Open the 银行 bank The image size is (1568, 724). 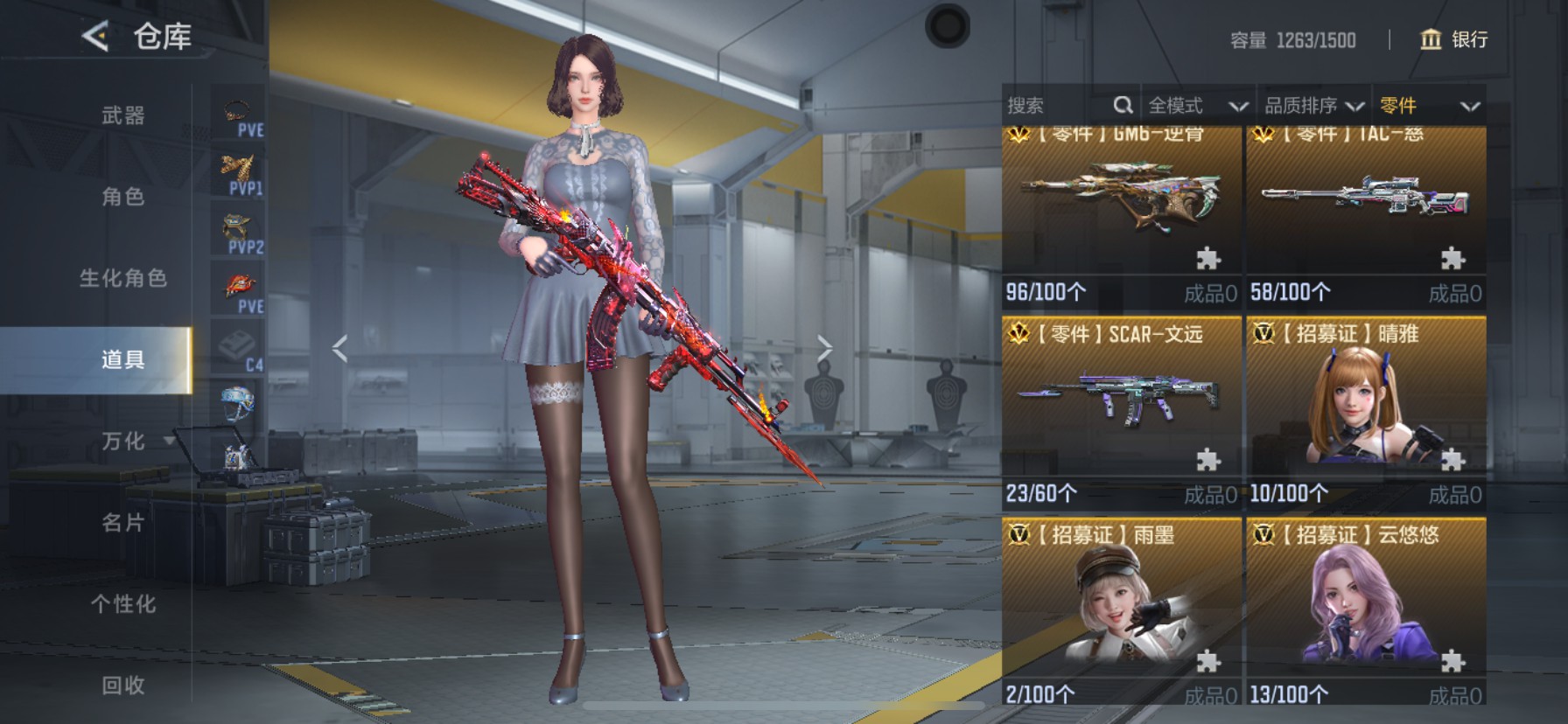(1453, 39)
